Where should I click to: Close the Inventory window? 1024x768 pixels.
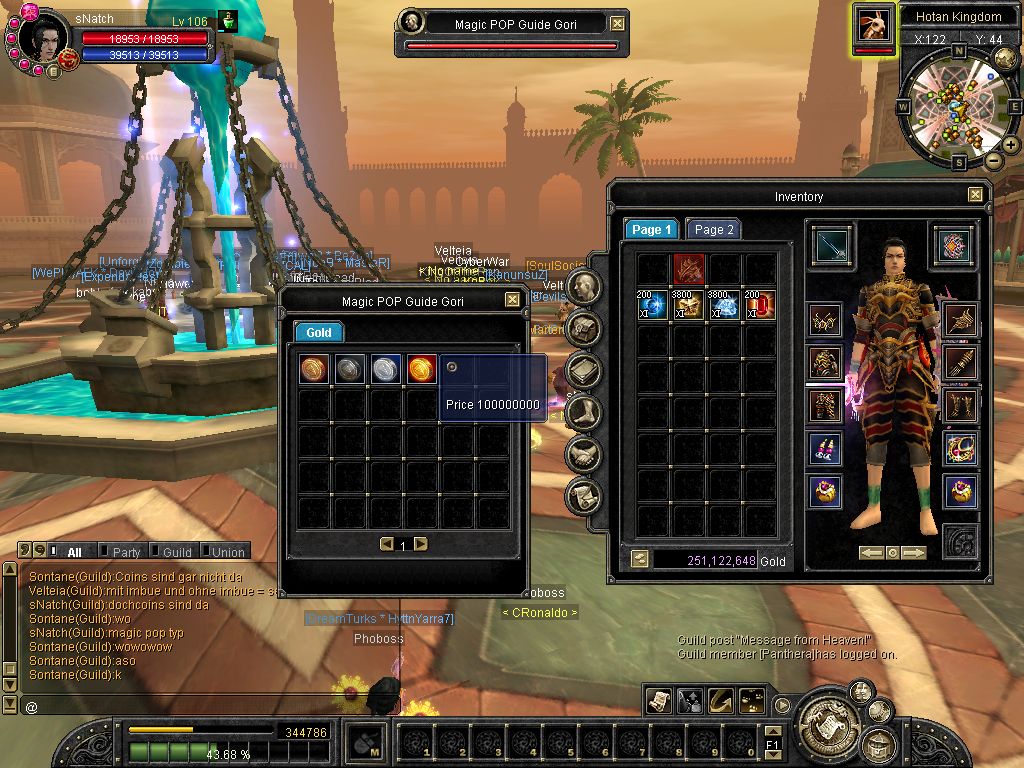click(975, 196)
